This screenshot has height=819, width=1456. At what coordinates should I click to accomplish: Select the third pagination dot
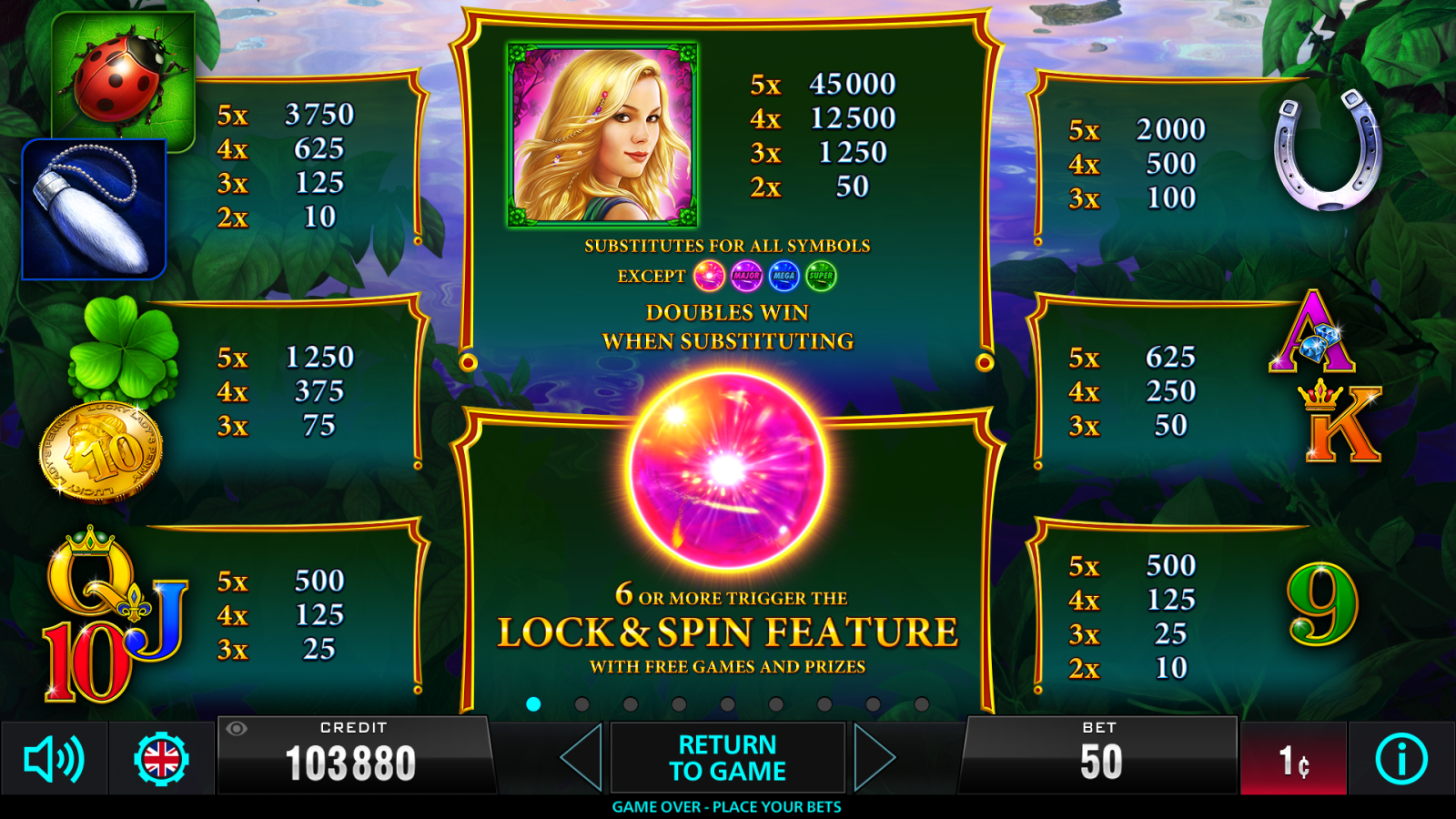click(630, 702)
